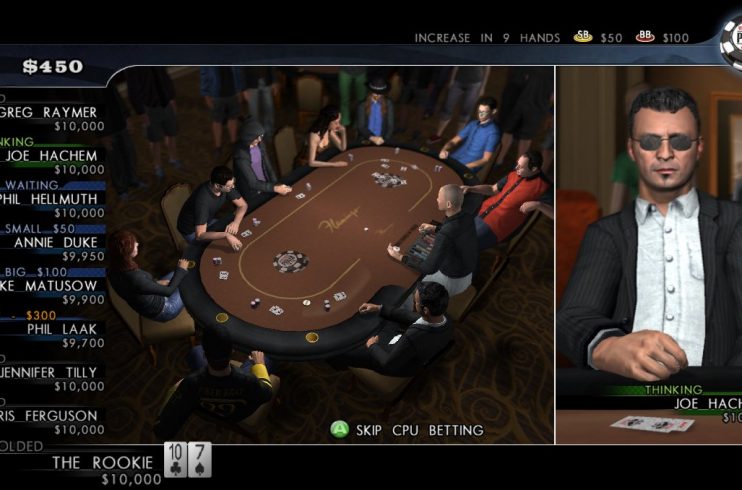Screen dimensions: 742x490
Task: Skip the CPU betting
Action: coord(408,430)
